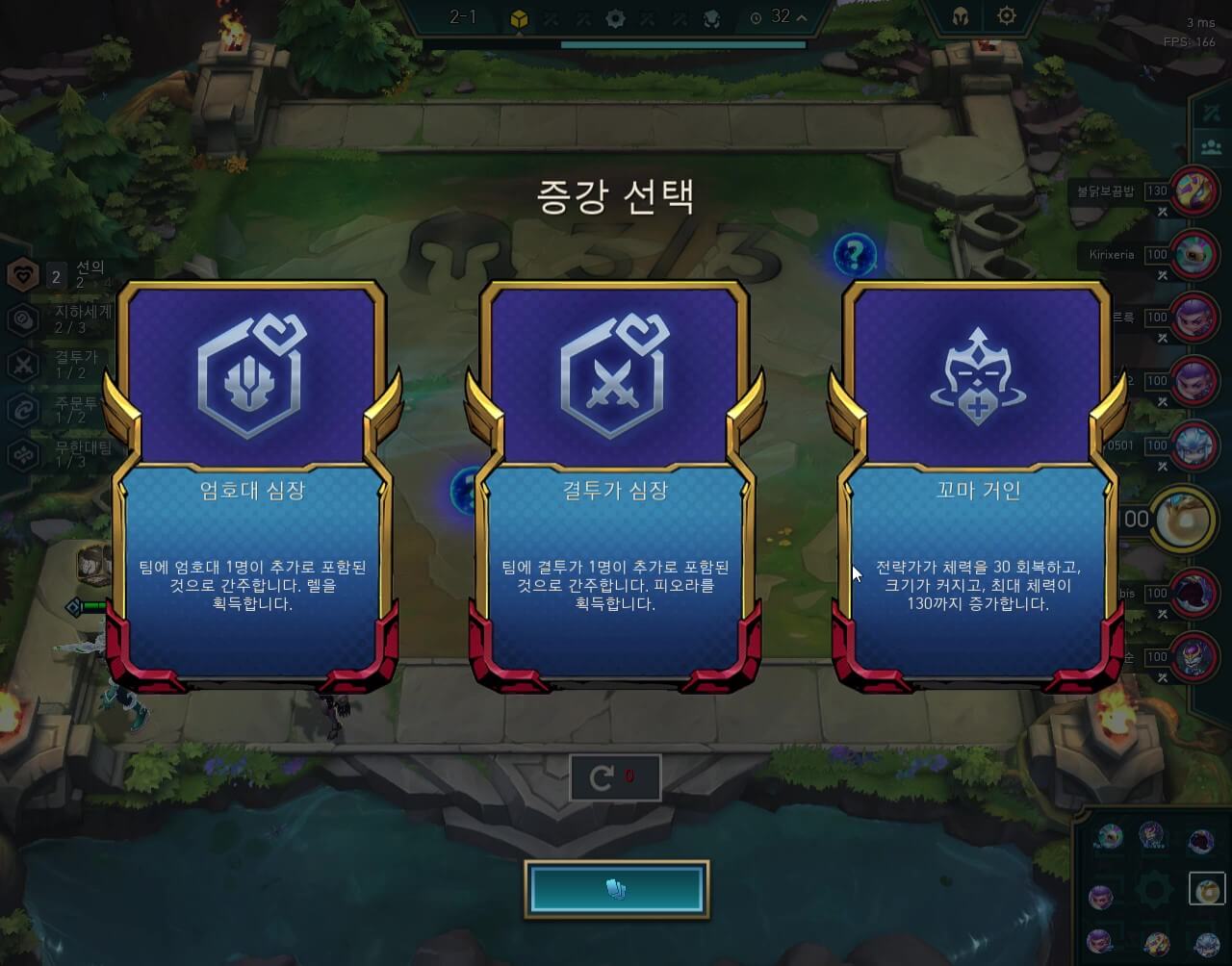Click the yellow loot orb icon on top bar
Viewport: 1232px width, 966px height.
click(x=520, y=18)
